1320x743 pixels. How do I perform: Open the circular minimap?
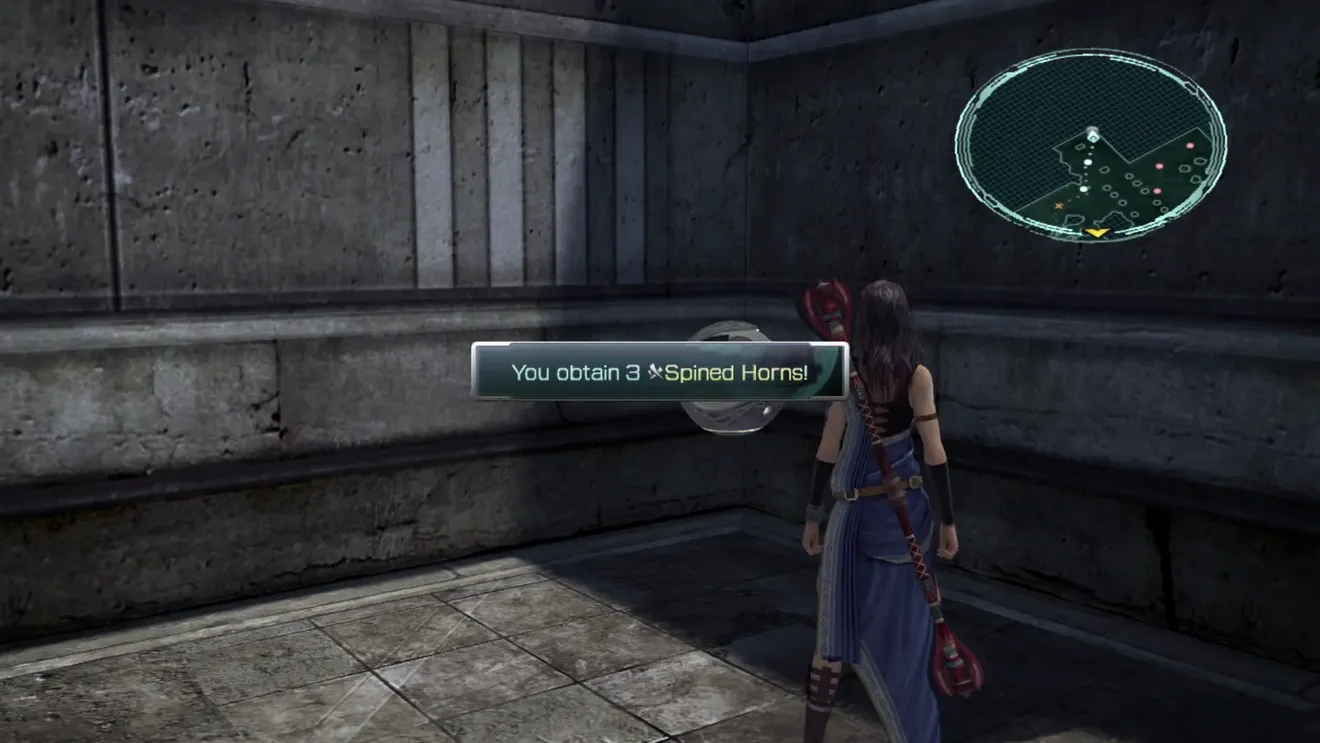(x=1091, y=145)
